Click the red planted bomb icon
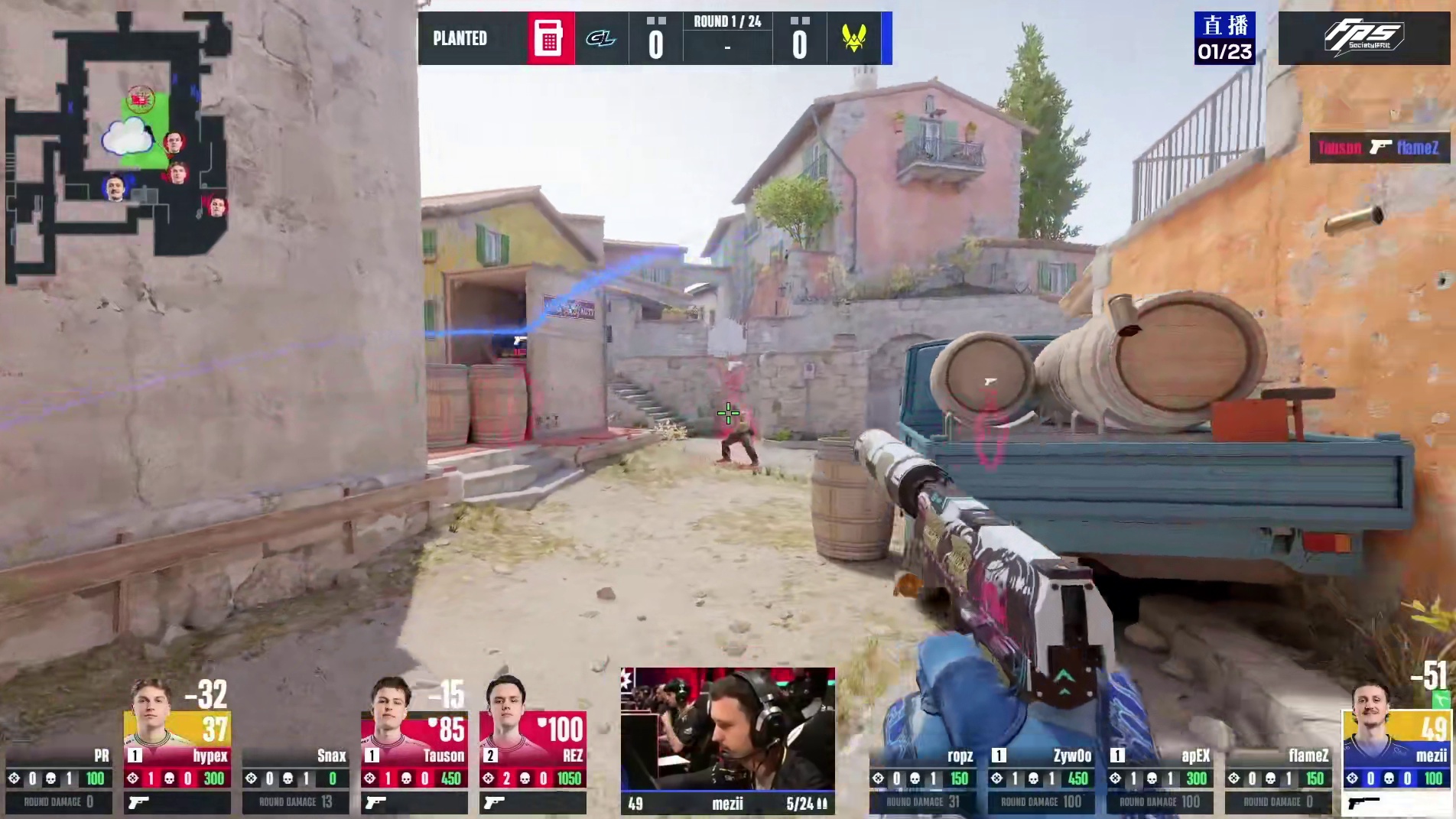 [x=549, y=38]
